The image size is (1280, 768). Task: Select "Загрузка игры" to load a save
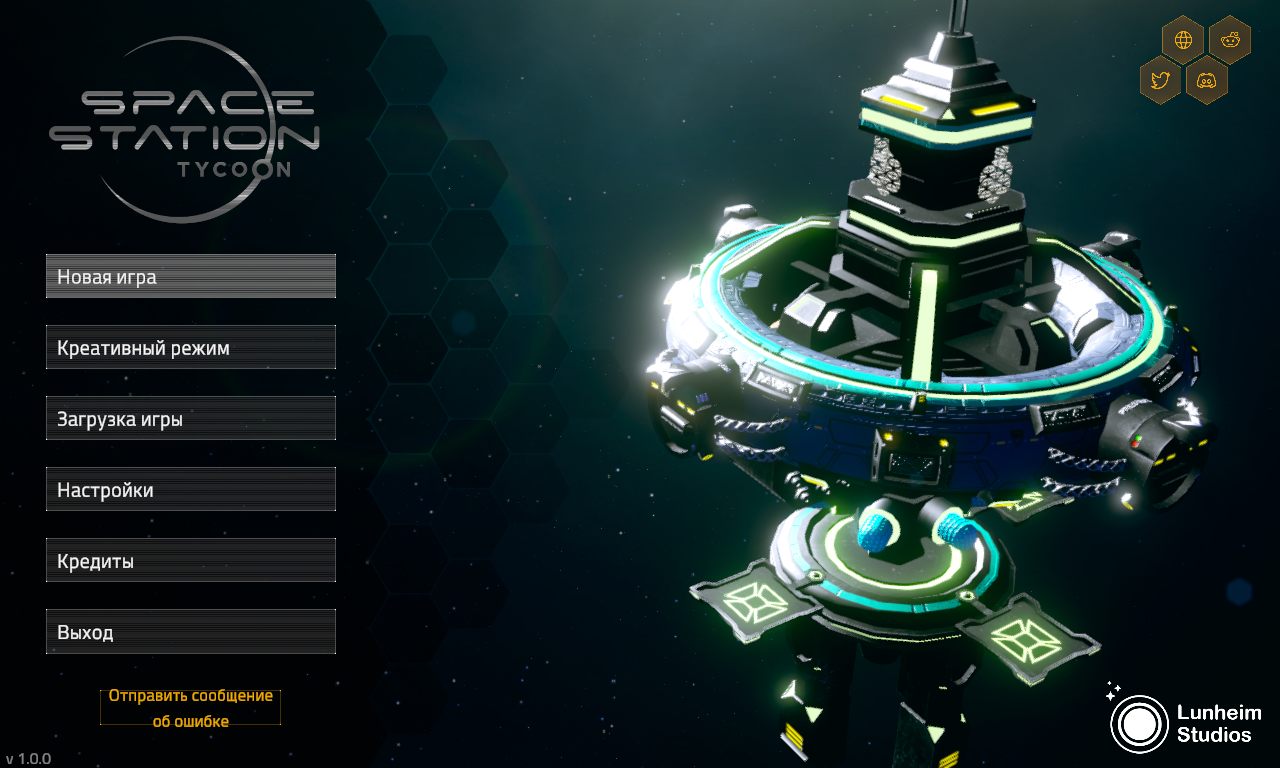point(190,418)
